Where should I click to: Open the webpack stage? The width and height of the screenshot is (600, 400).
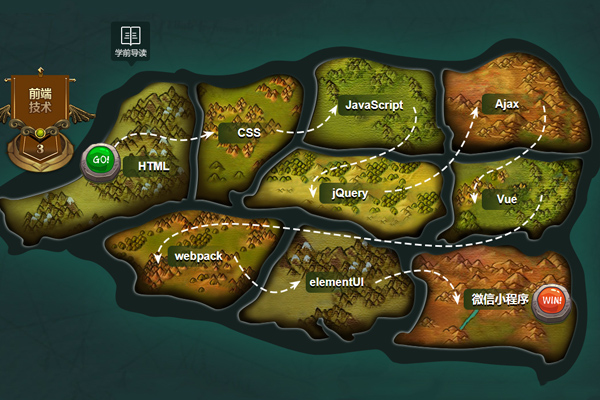coord(196,256)
